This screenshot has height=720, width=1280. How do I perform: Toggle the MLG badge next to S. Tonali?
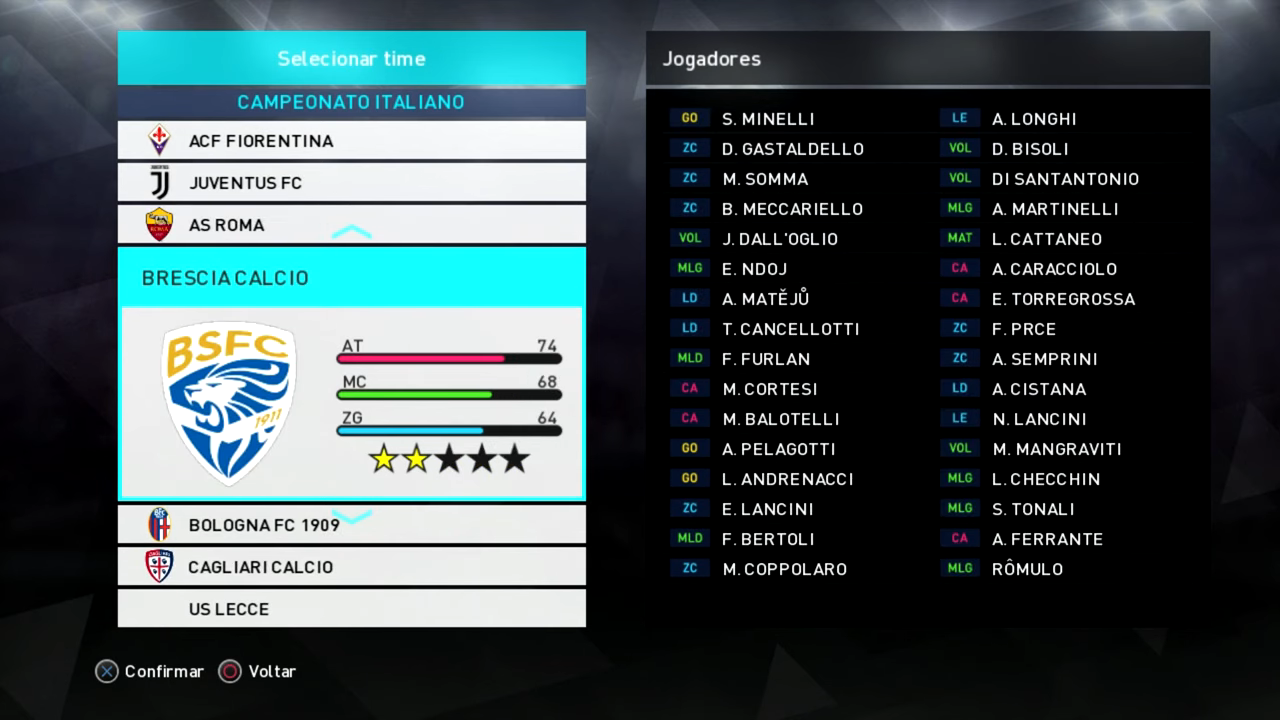coord(959,508)
